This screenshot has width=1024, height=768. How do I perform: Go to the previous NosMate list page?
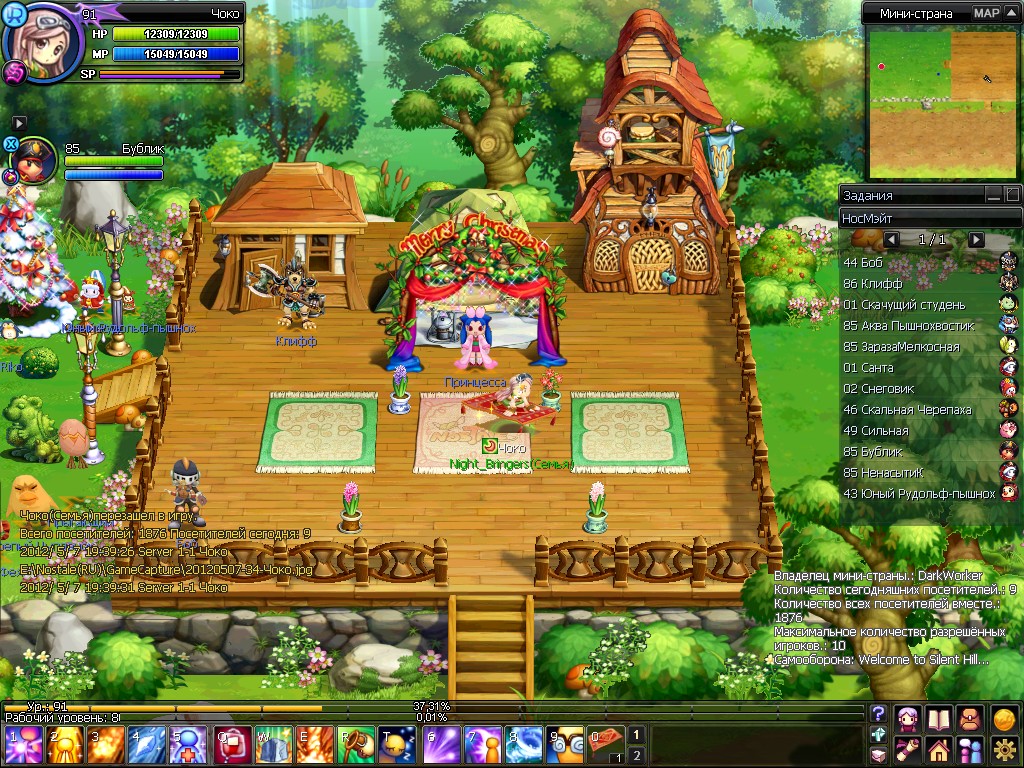click(891, 240)
